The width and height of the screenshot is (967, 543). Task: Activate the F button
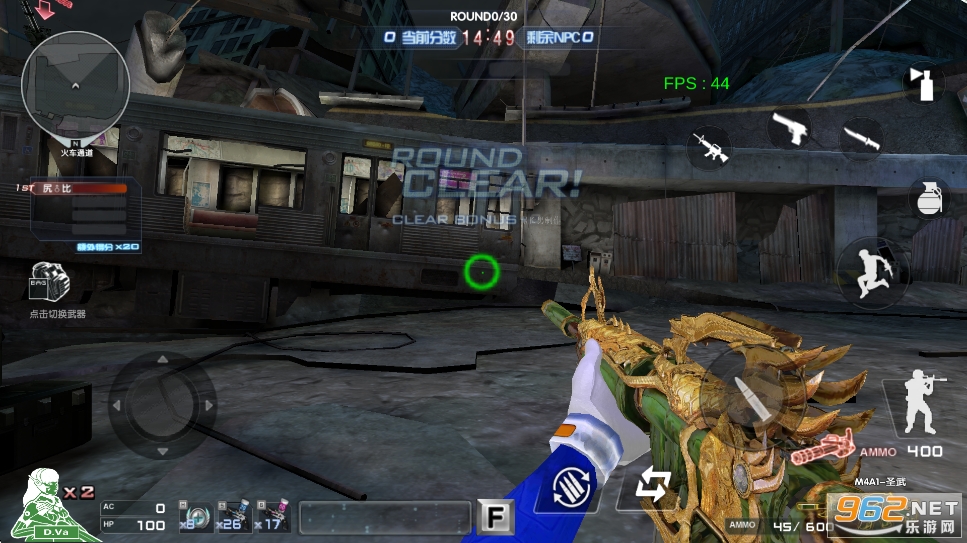pos(494,516)
